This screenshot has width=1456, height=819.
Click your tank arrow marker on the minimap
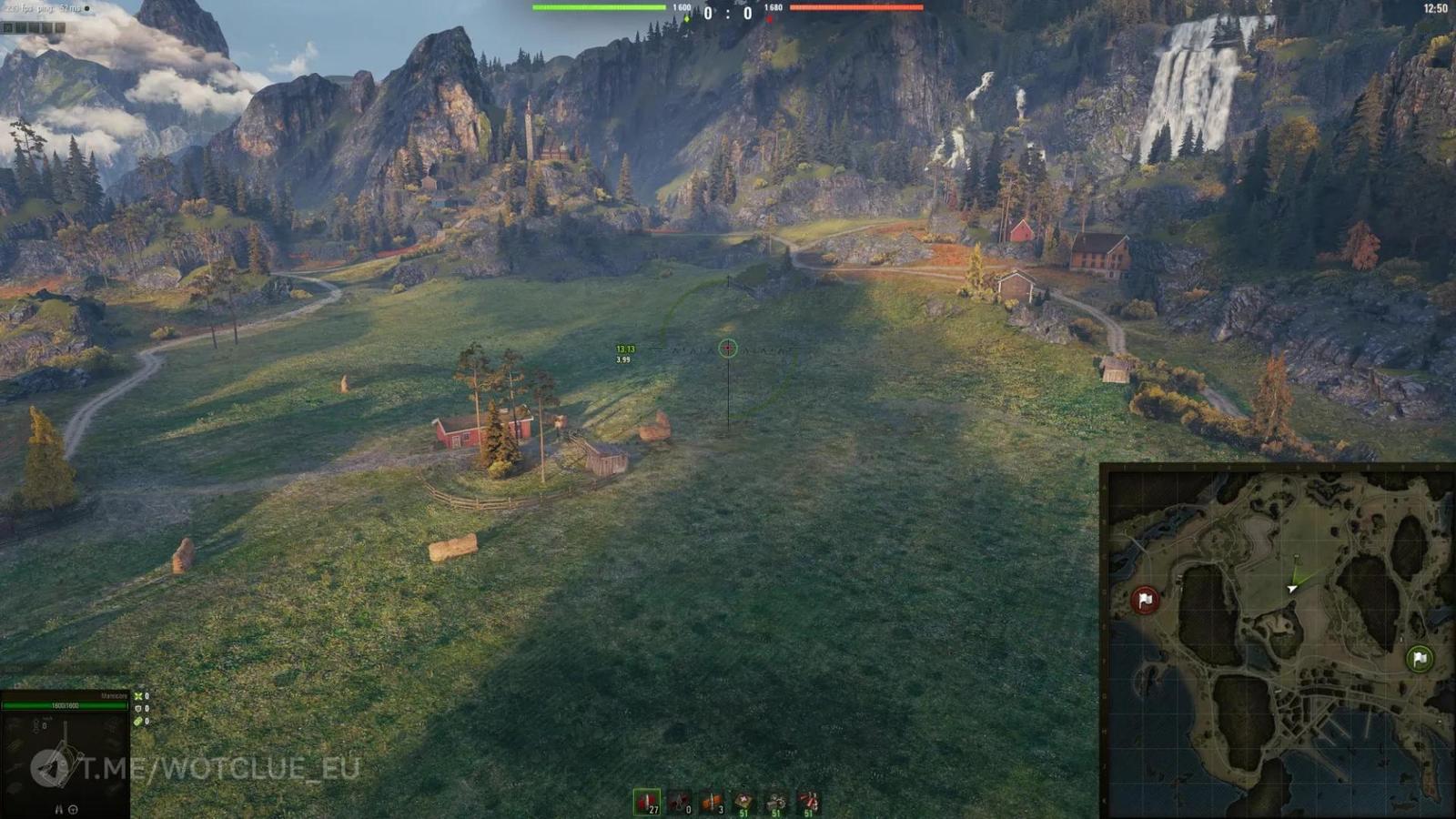coord(1290,587)
